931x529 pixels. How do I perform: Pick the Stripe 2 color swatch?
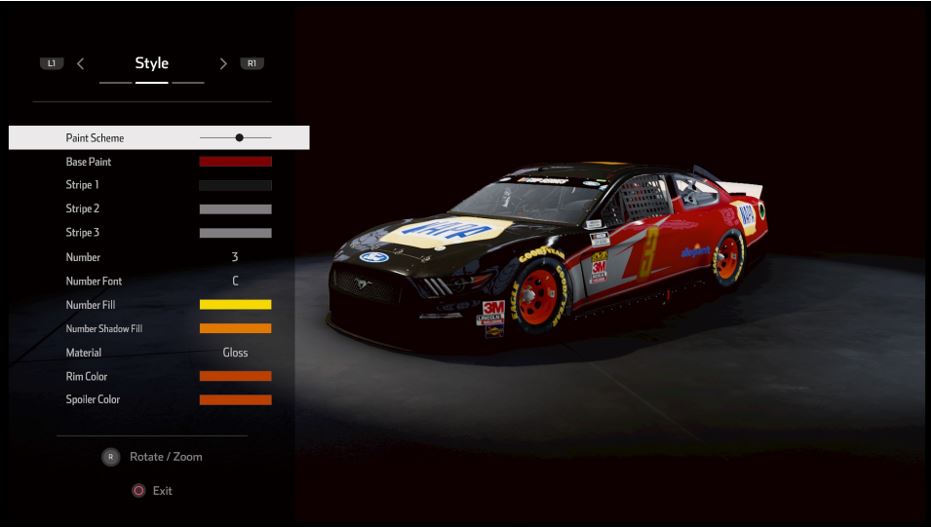point(235,209)
